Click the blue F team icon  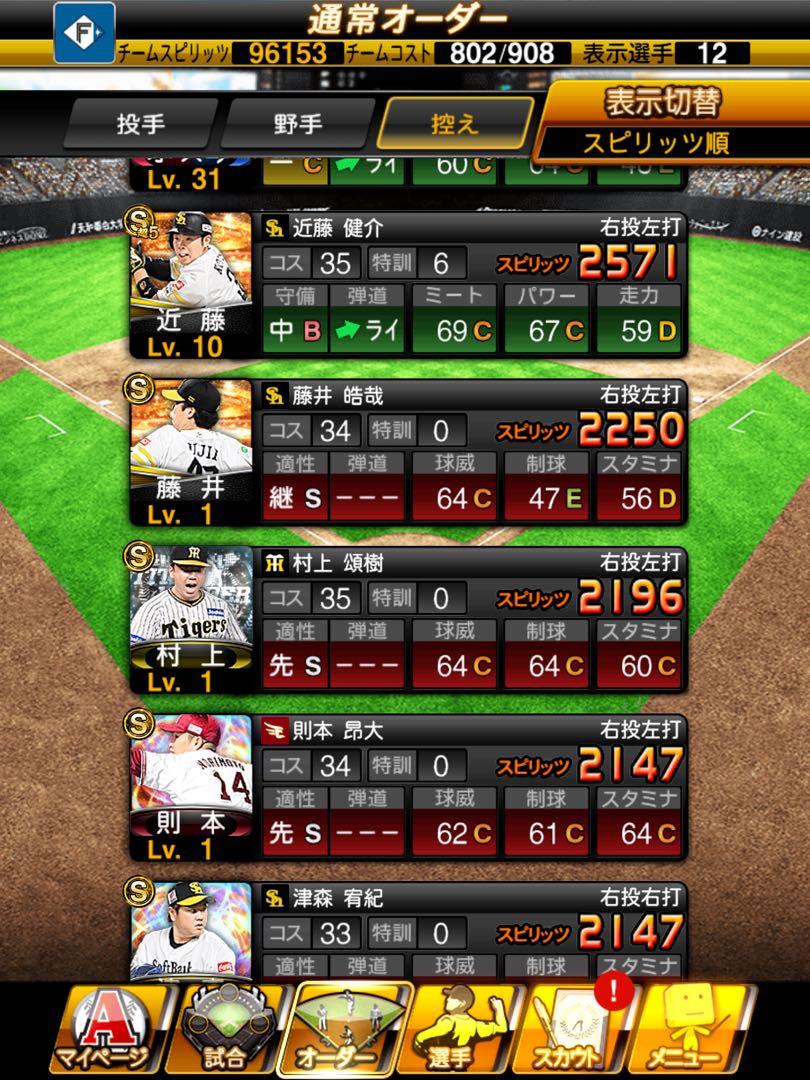84,32
